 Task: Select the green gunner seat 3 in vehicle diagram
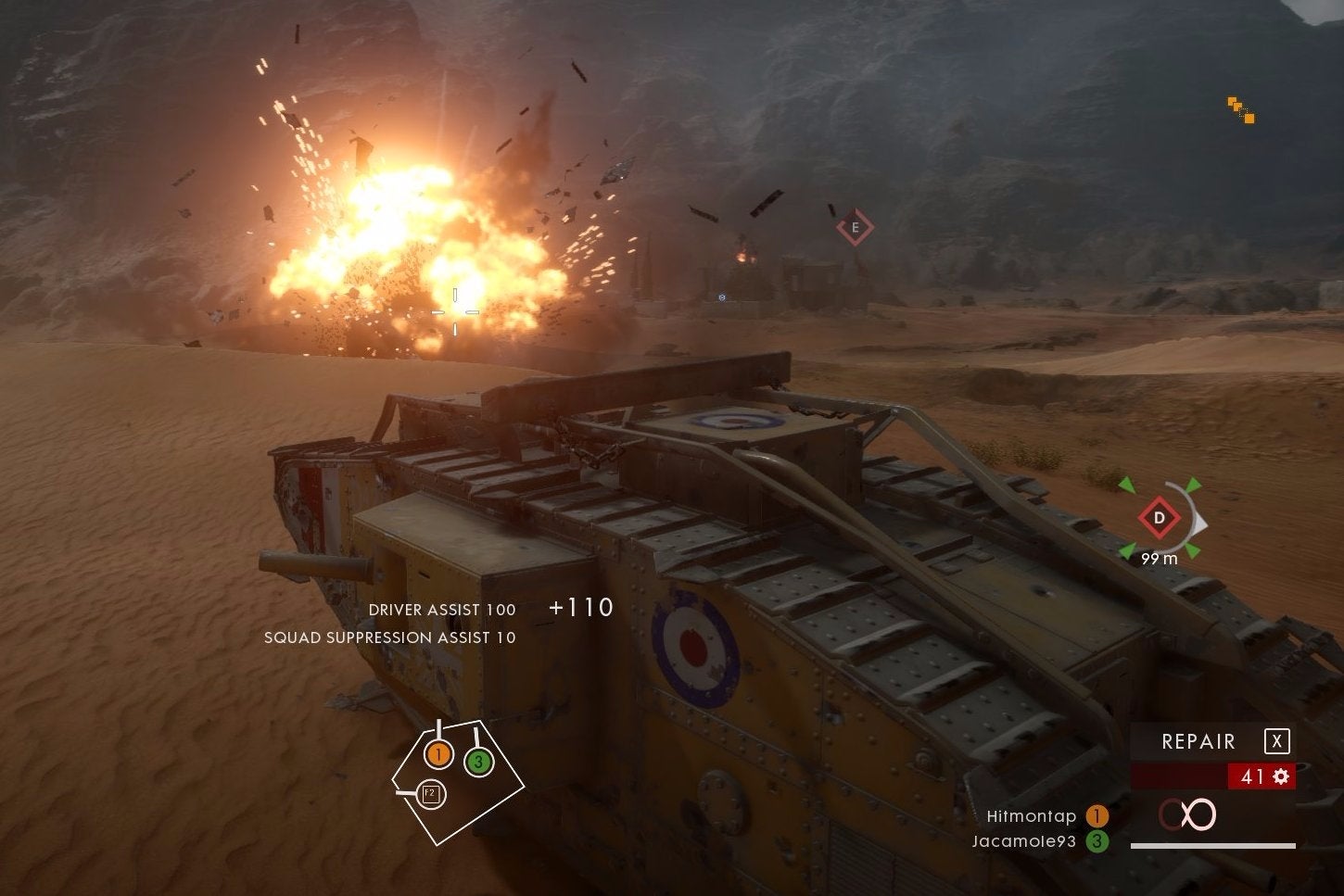pyautogui.click(x=479, y=763)
